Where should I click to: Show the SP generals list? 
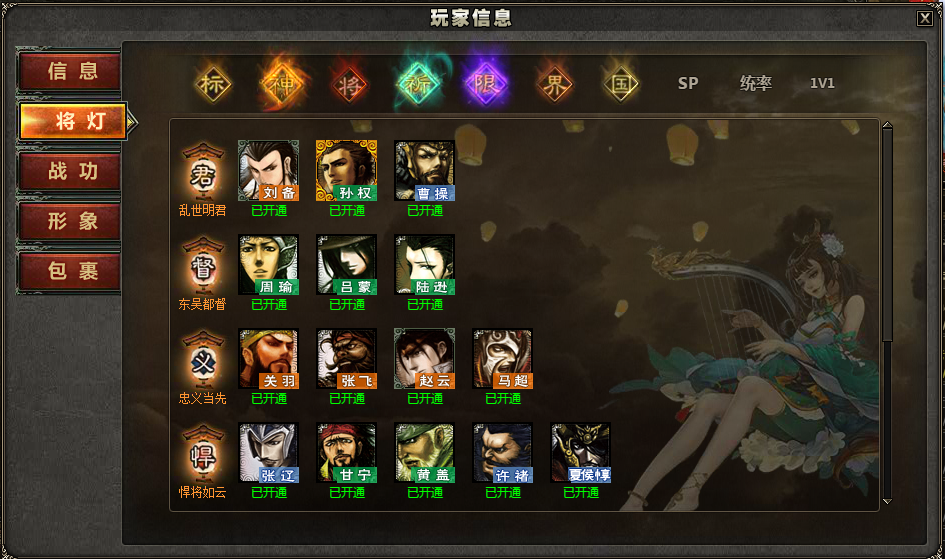pyautogui.click(x=688, y=84)
